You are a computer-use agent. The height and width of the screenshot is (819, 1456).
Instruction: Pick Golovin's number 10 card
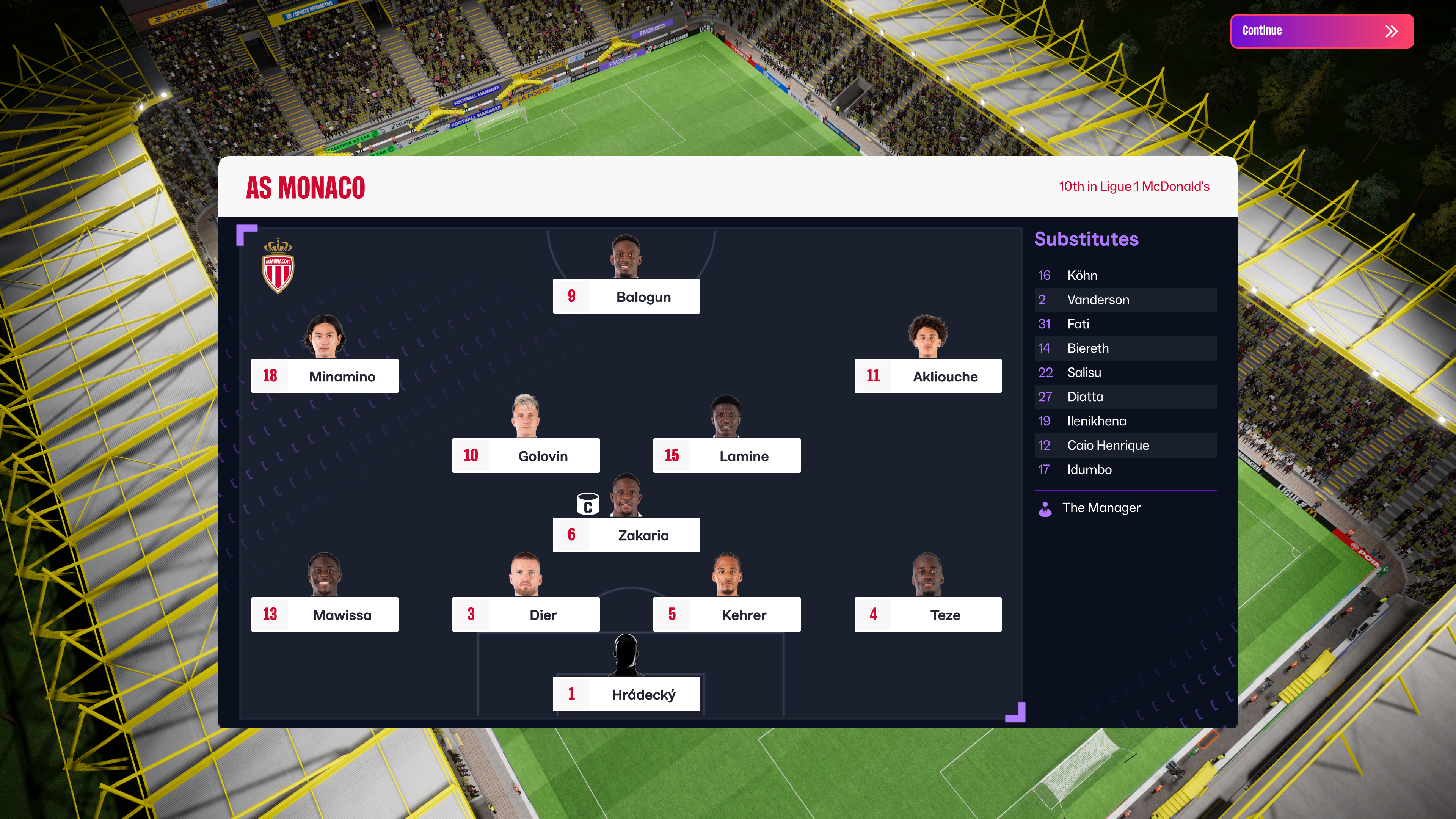(526, 456)
